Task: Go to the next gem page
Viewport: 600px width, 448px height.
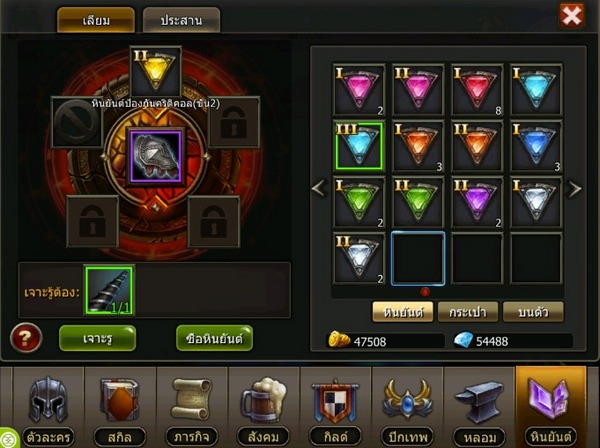Action: 575,188
